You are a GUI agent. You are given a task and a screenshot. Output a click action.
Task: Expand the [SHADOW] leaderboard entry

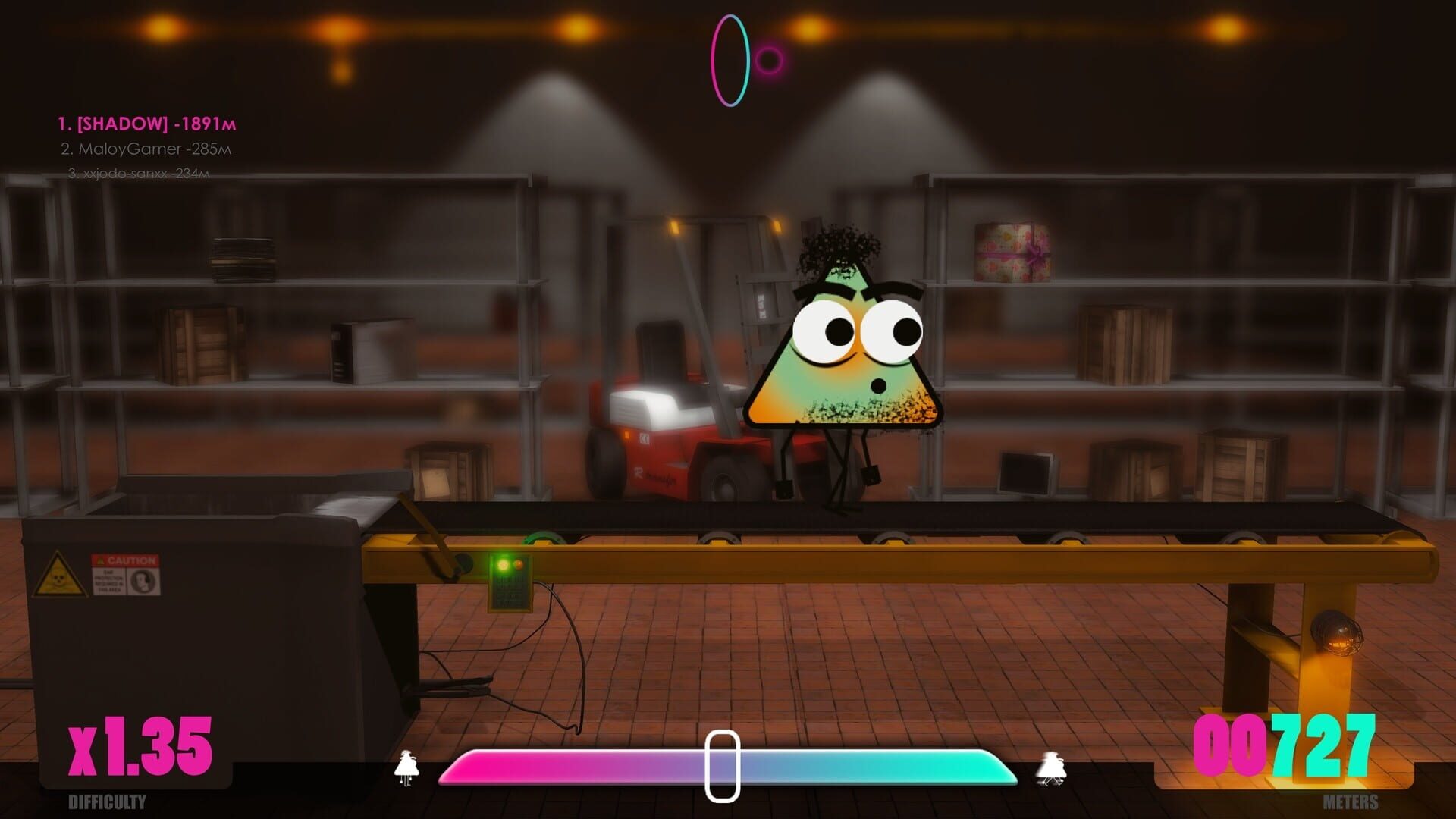point(149,123)
